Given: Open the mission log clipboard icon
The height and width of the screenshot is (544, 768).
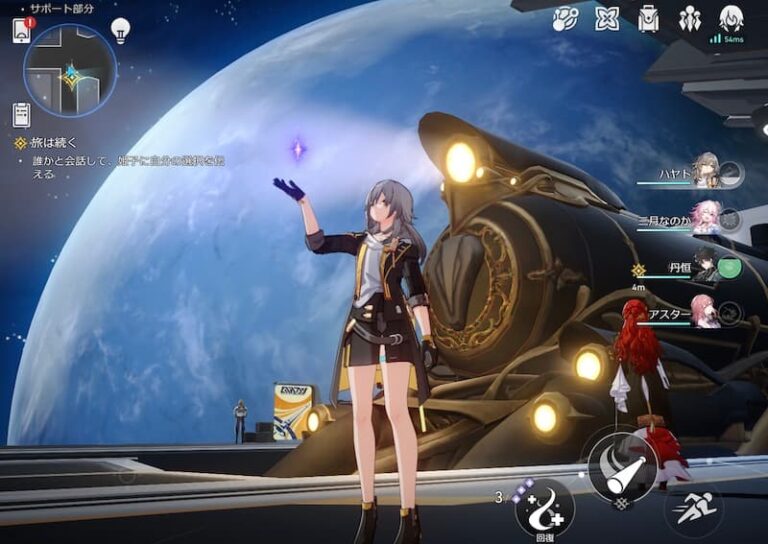Looking at the screenshot, I should [22, 114].
